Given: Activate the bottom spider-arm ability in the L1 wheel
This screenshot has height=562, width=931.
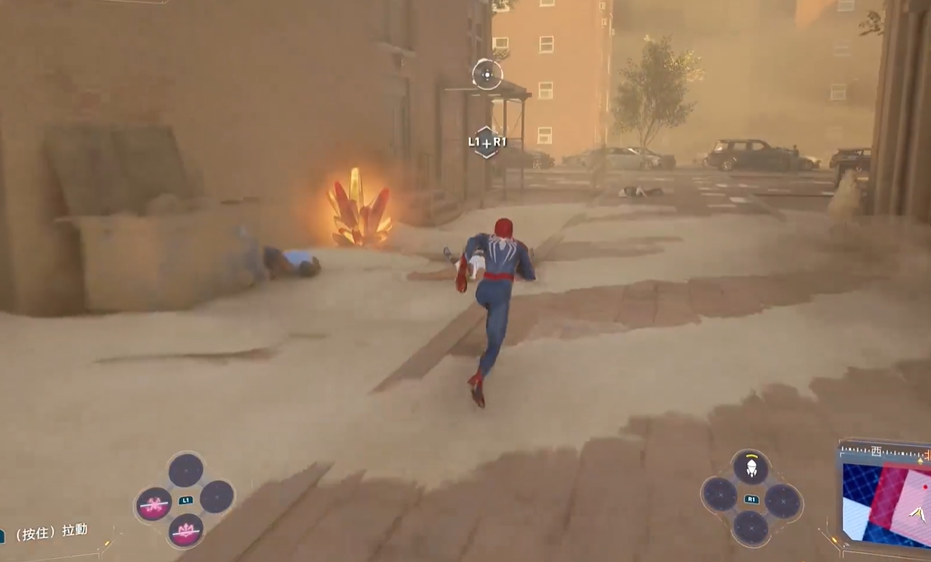Looking at the screenshot, I should click(185, 530).
